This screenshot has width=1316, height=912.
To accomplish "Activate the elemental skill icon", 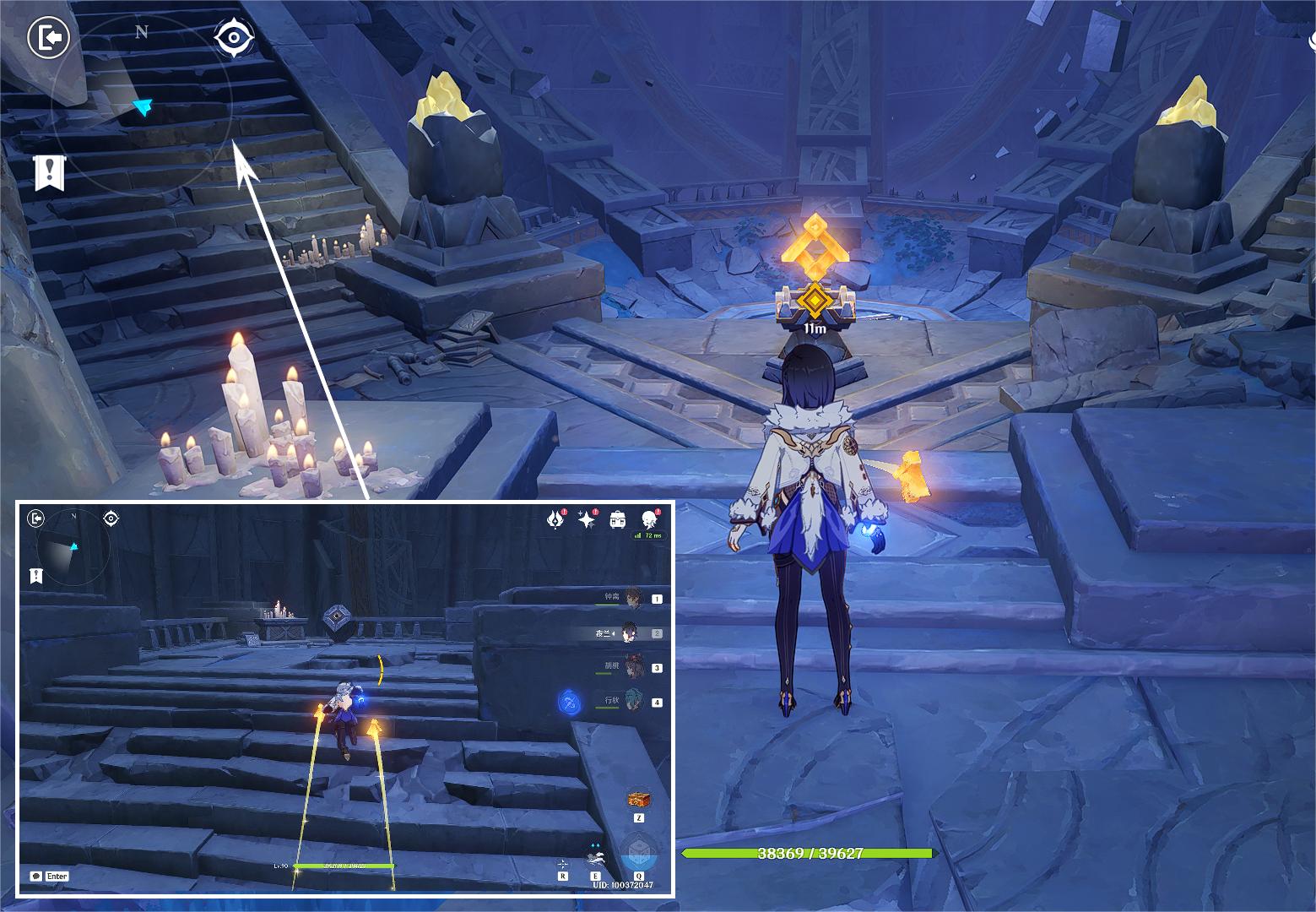I will (x=597, y=859).
